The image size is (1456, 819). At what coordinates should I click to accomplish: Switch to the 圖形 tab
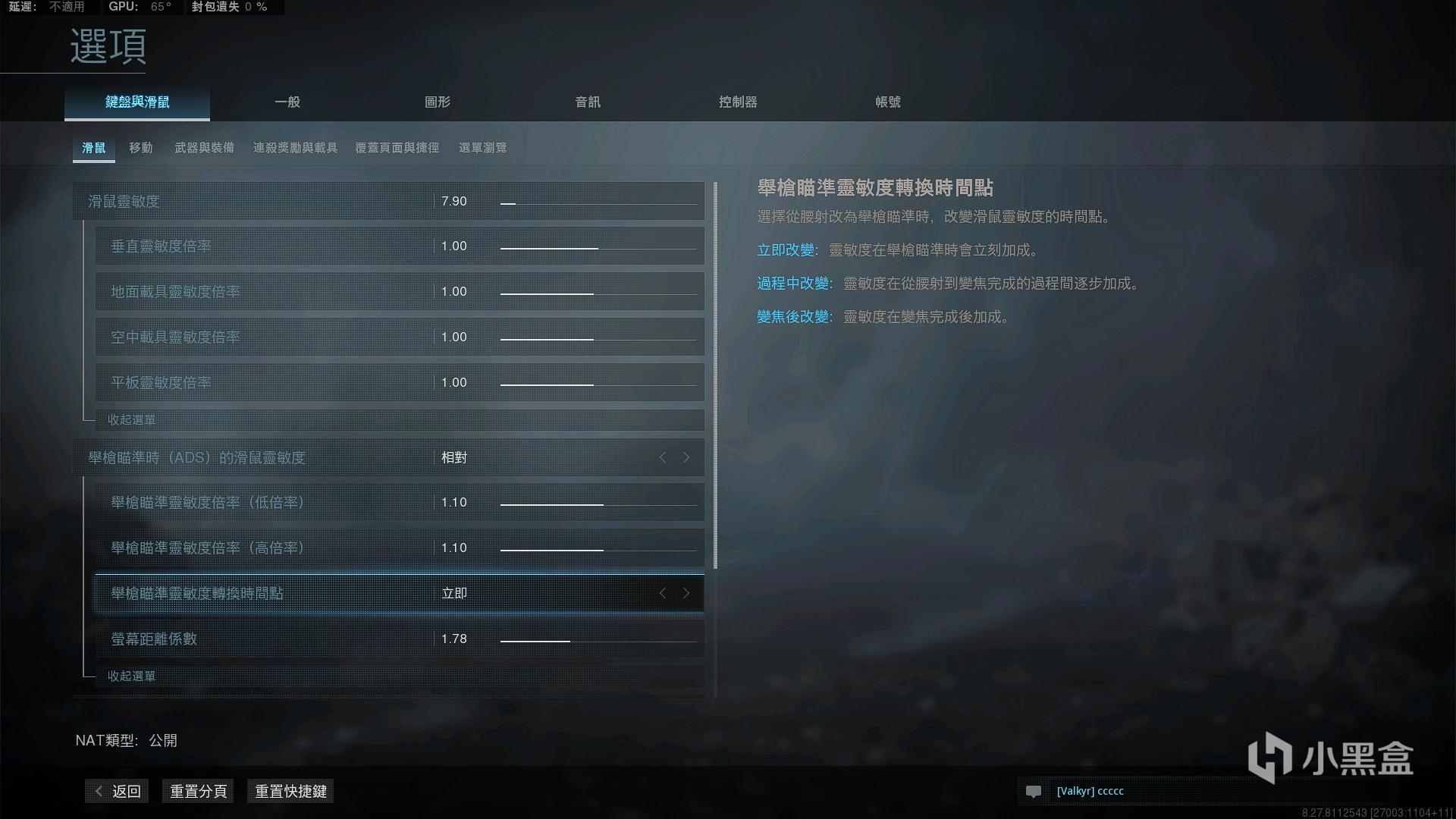438,102
